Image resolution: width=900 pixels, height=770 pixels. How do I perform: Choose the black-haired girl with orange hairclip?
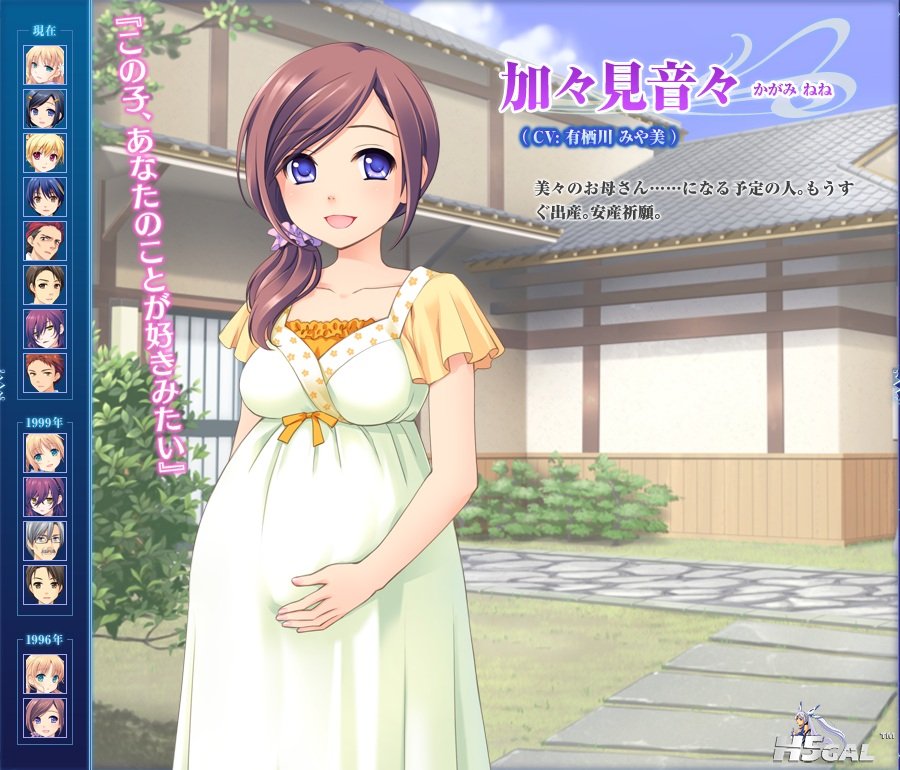pyautogui.click(x=45, y=109)
